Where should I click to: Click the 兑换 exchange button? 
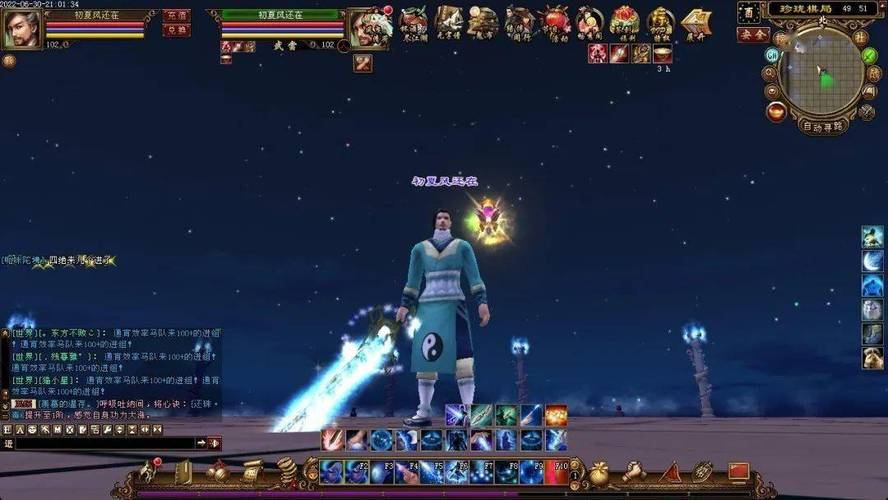[x=176, y=31]
